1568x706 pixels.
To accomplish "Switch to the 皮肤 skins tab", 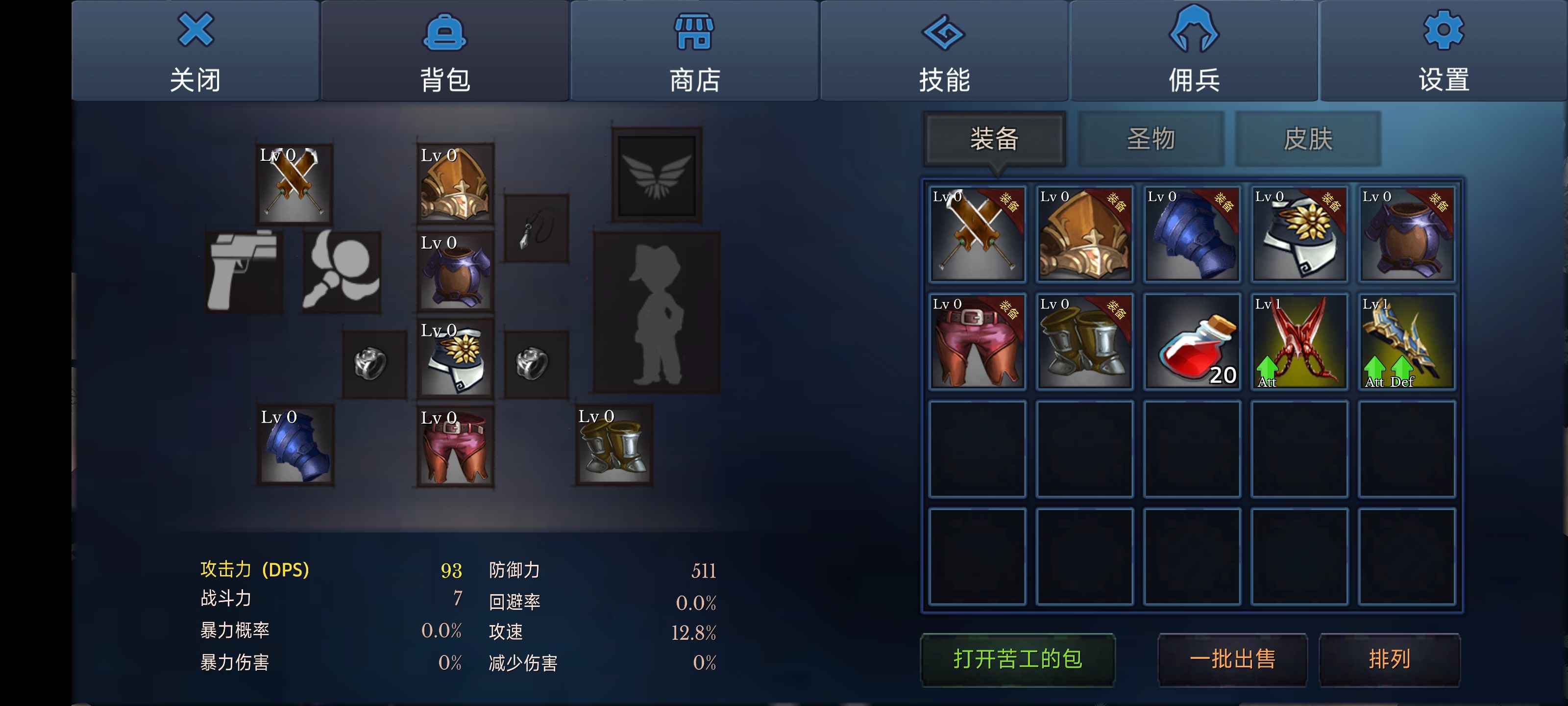I will coord(1307,139).
